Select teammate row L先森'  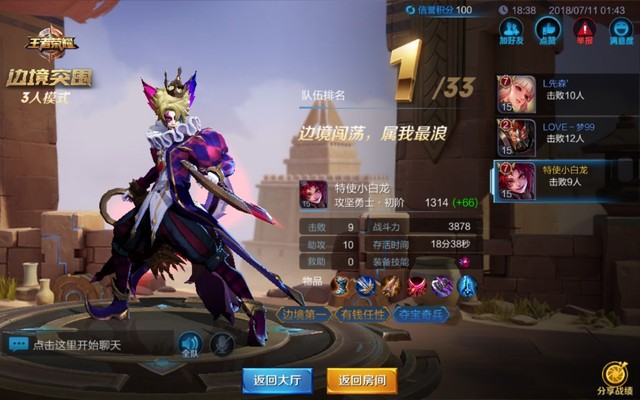565,93
